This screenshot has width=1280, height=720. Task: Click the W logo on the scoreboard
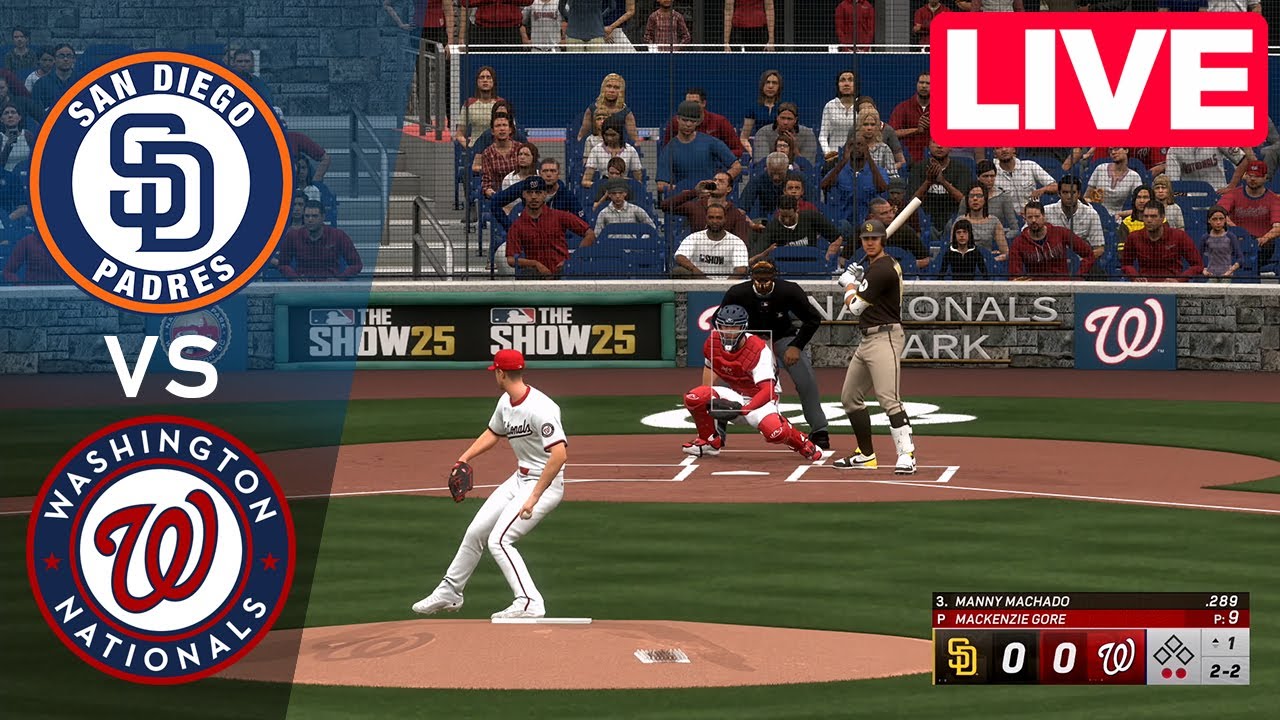pos(1115,656)
